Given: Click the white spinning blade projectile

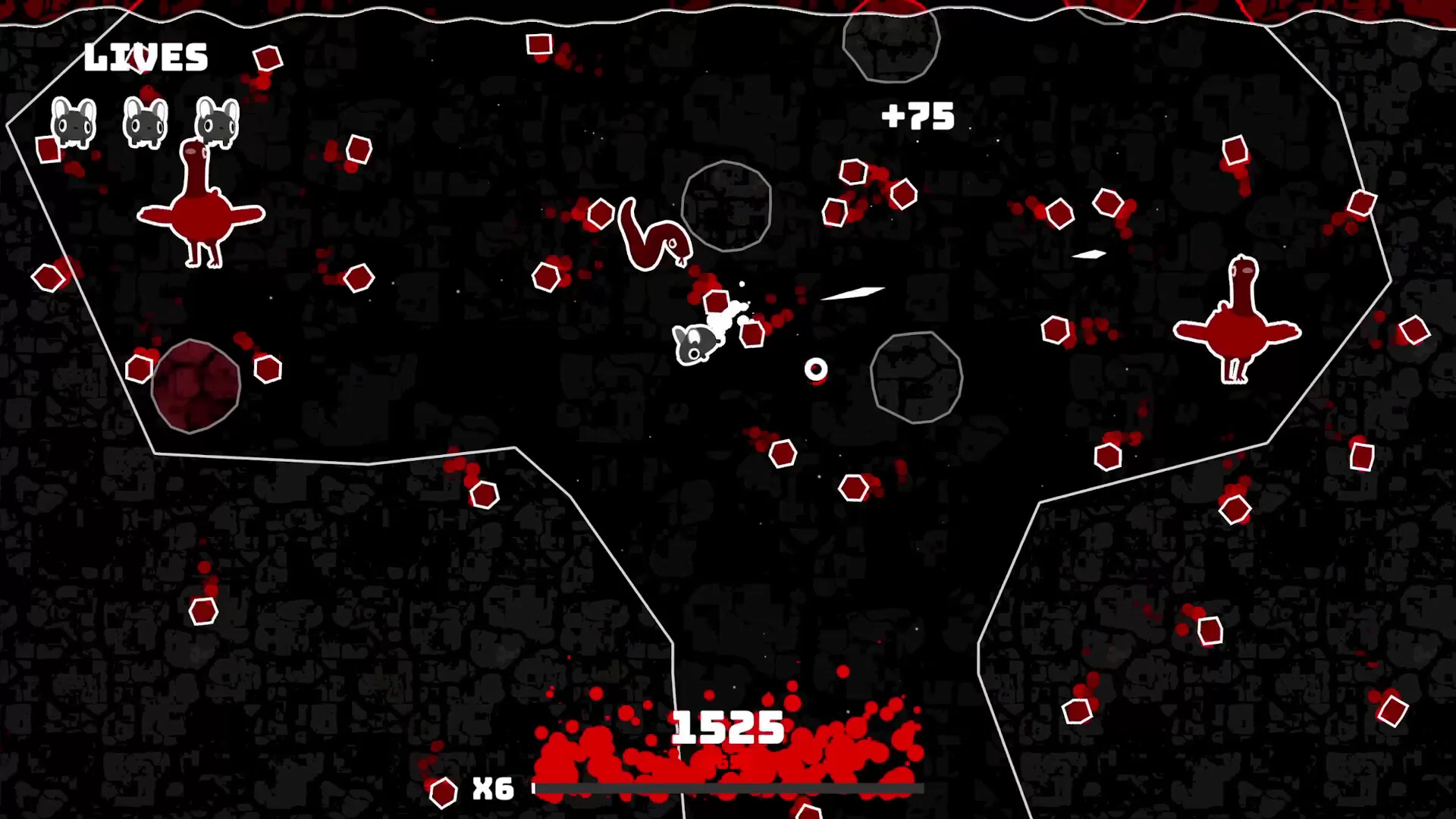Looking at the screenshot, I should [x=853, y=292].
